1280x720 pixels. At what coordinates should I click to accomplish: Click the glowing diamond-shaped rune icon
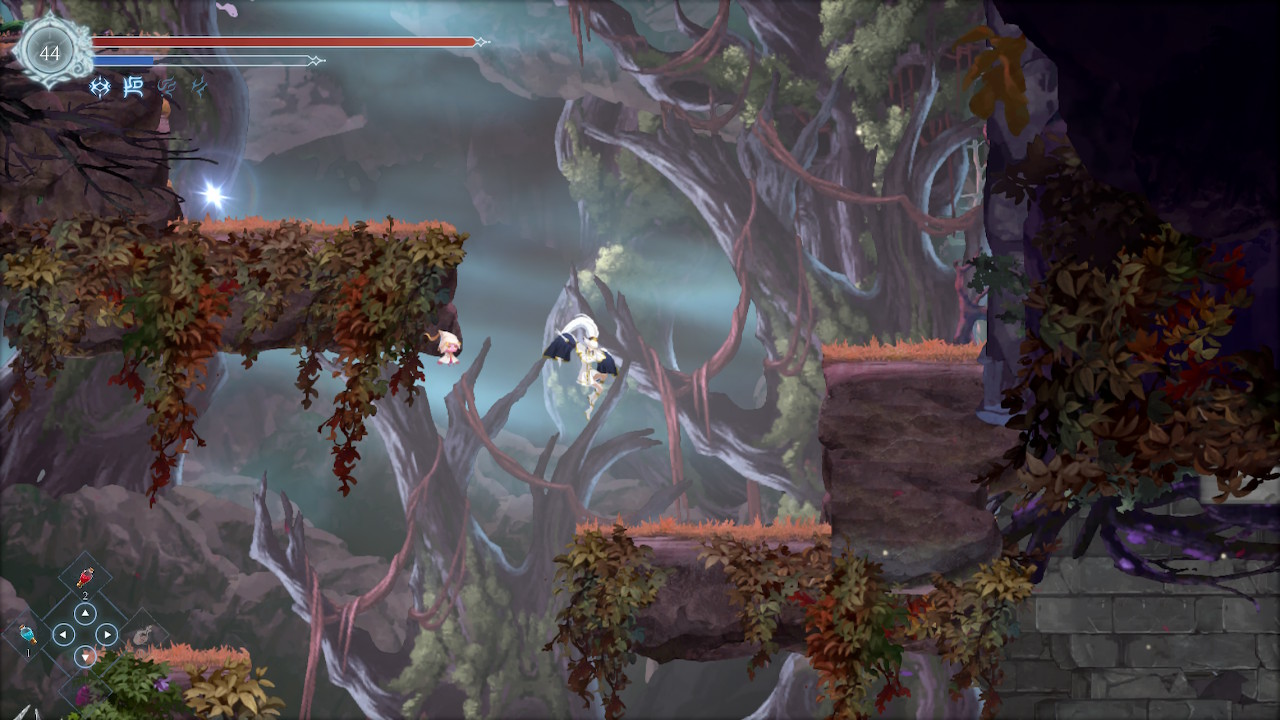tap(100, 87)
